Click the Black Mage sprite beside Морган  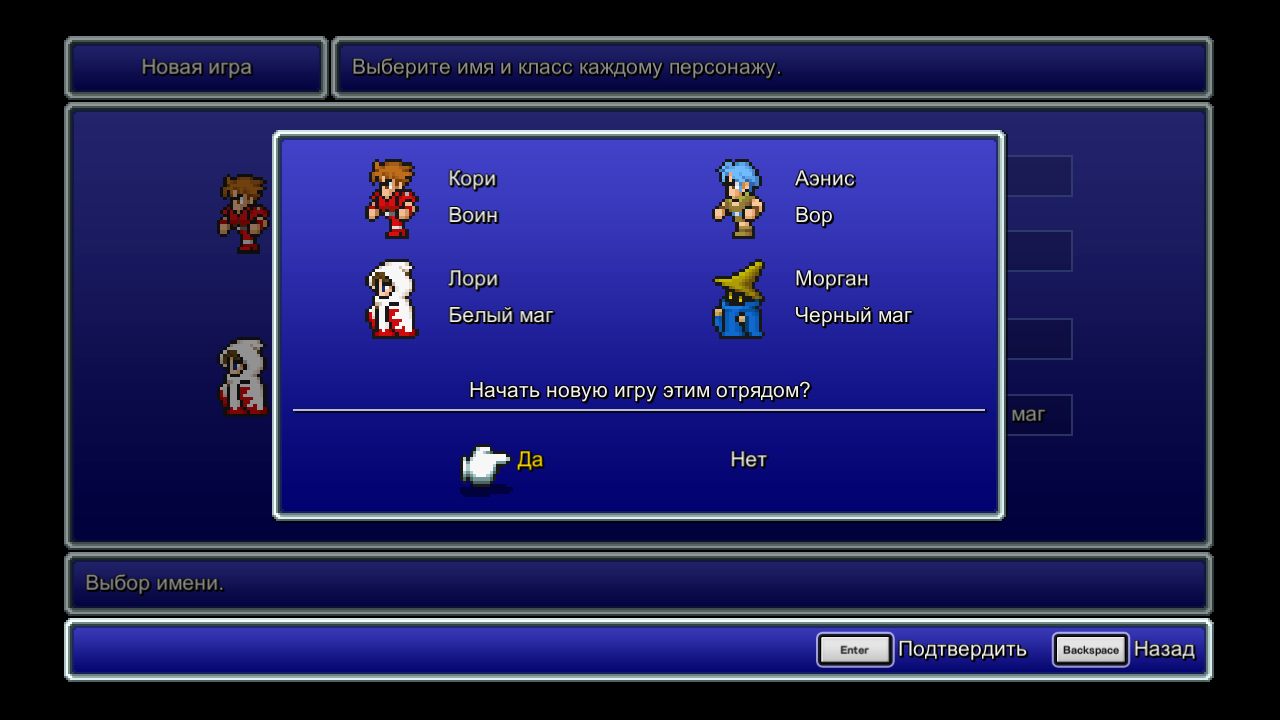coord(736,299)
